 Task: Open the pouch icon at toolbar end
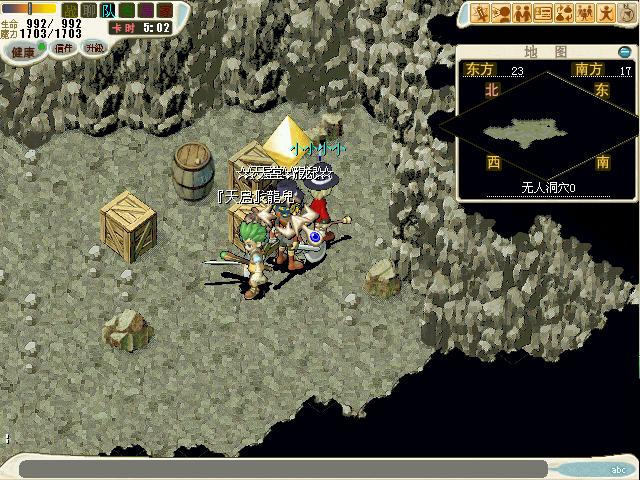click(x=624, y=13)
